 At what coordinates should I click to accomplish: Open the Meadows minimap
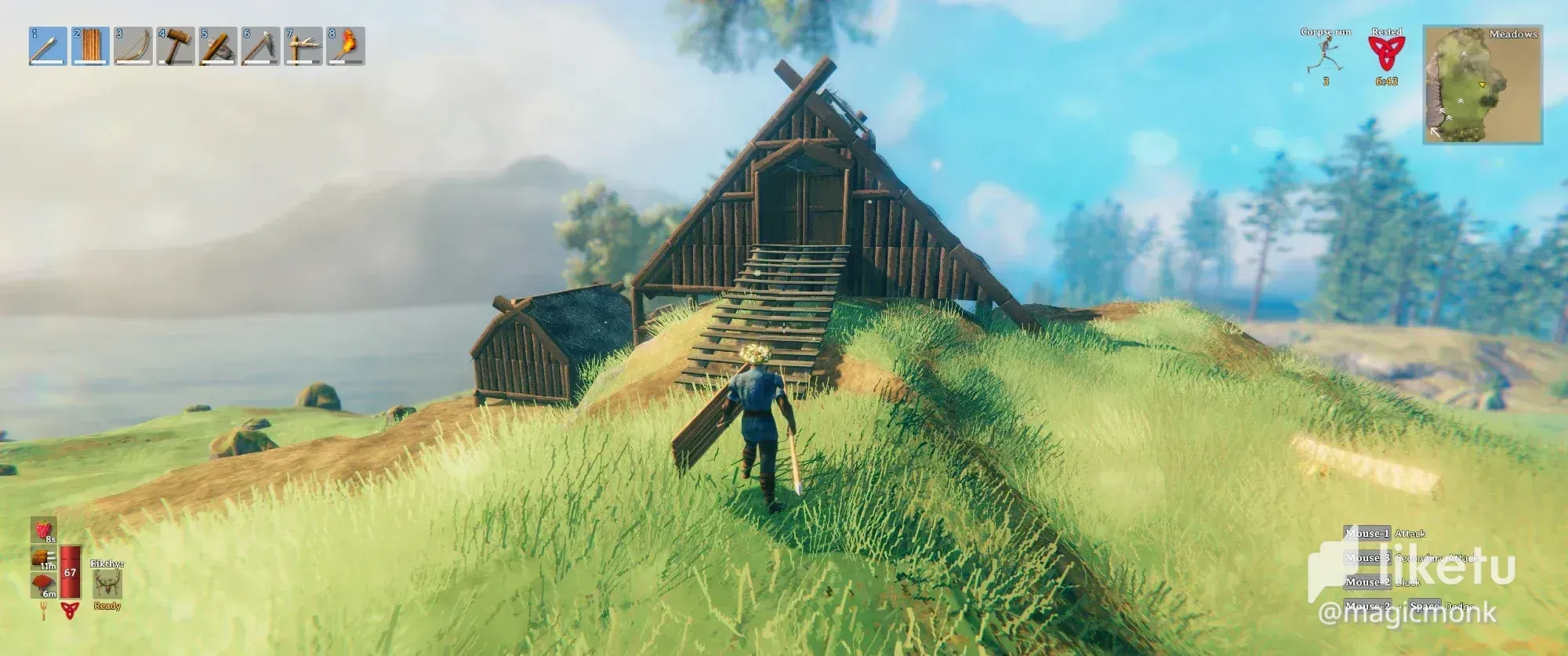pos(1483,85)
